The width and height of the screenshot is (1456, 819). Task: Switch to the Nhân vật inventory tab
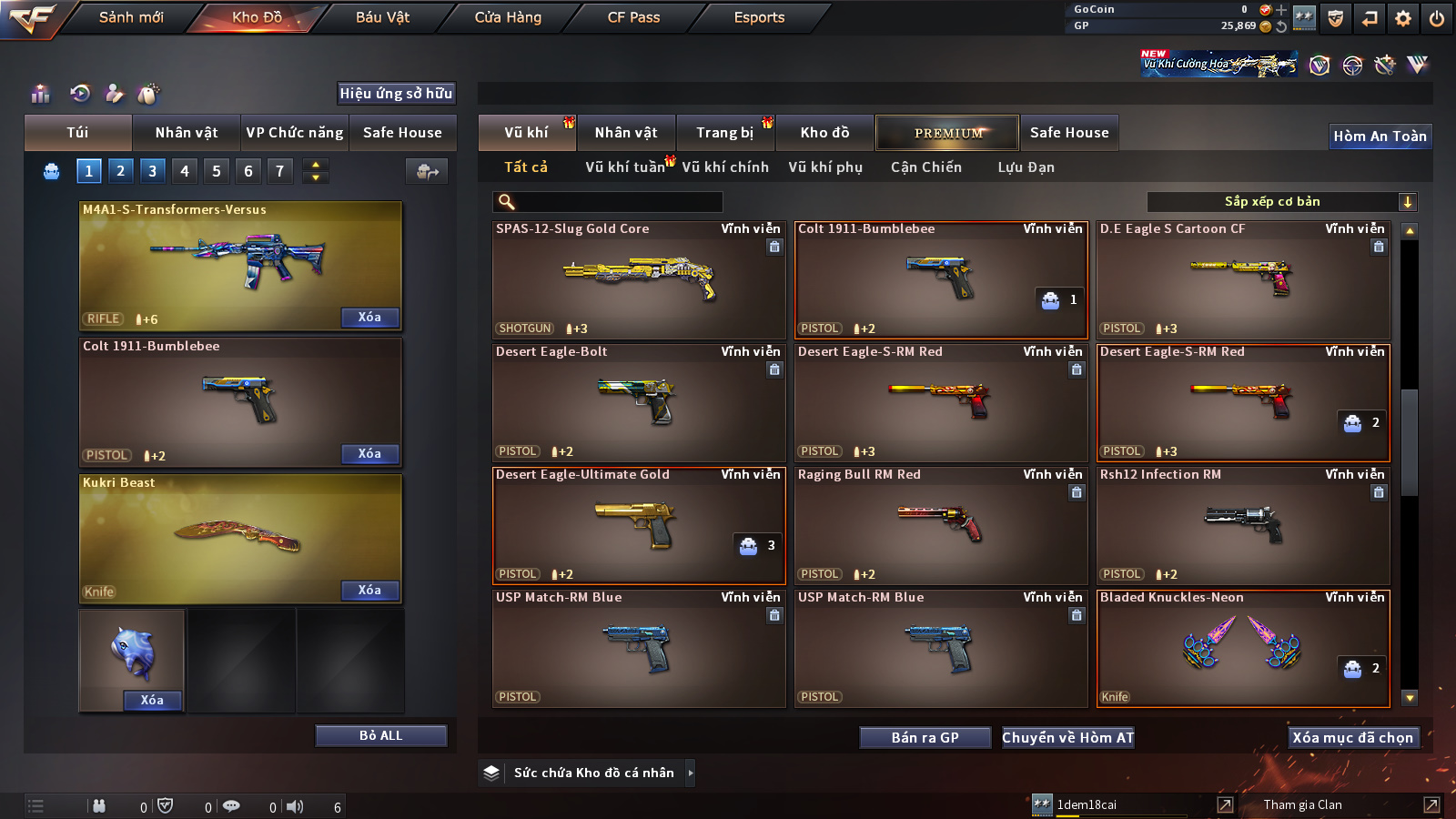tap(626, 133)
